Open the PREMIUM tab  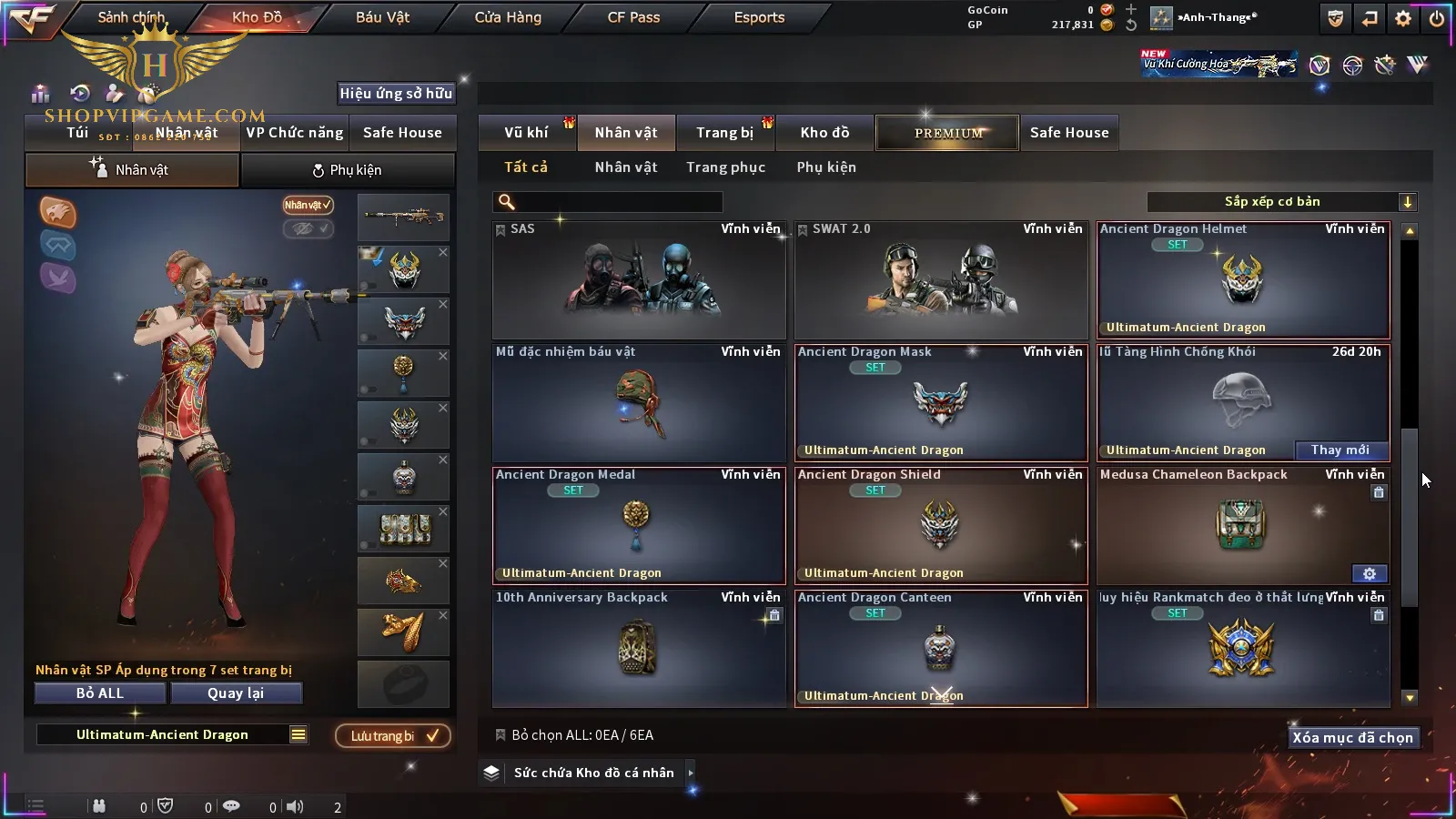(947, 133)
